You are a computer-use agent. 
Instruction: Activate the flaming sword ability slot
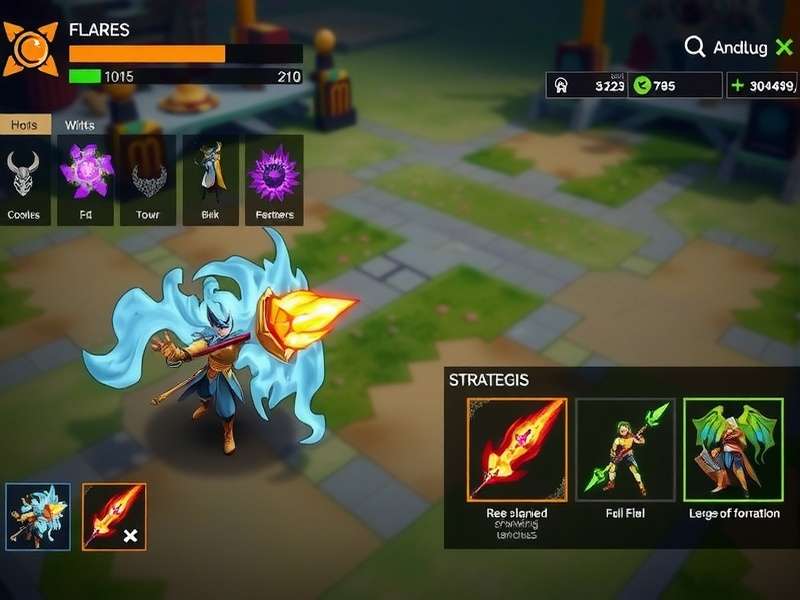(x=114, y=516)
